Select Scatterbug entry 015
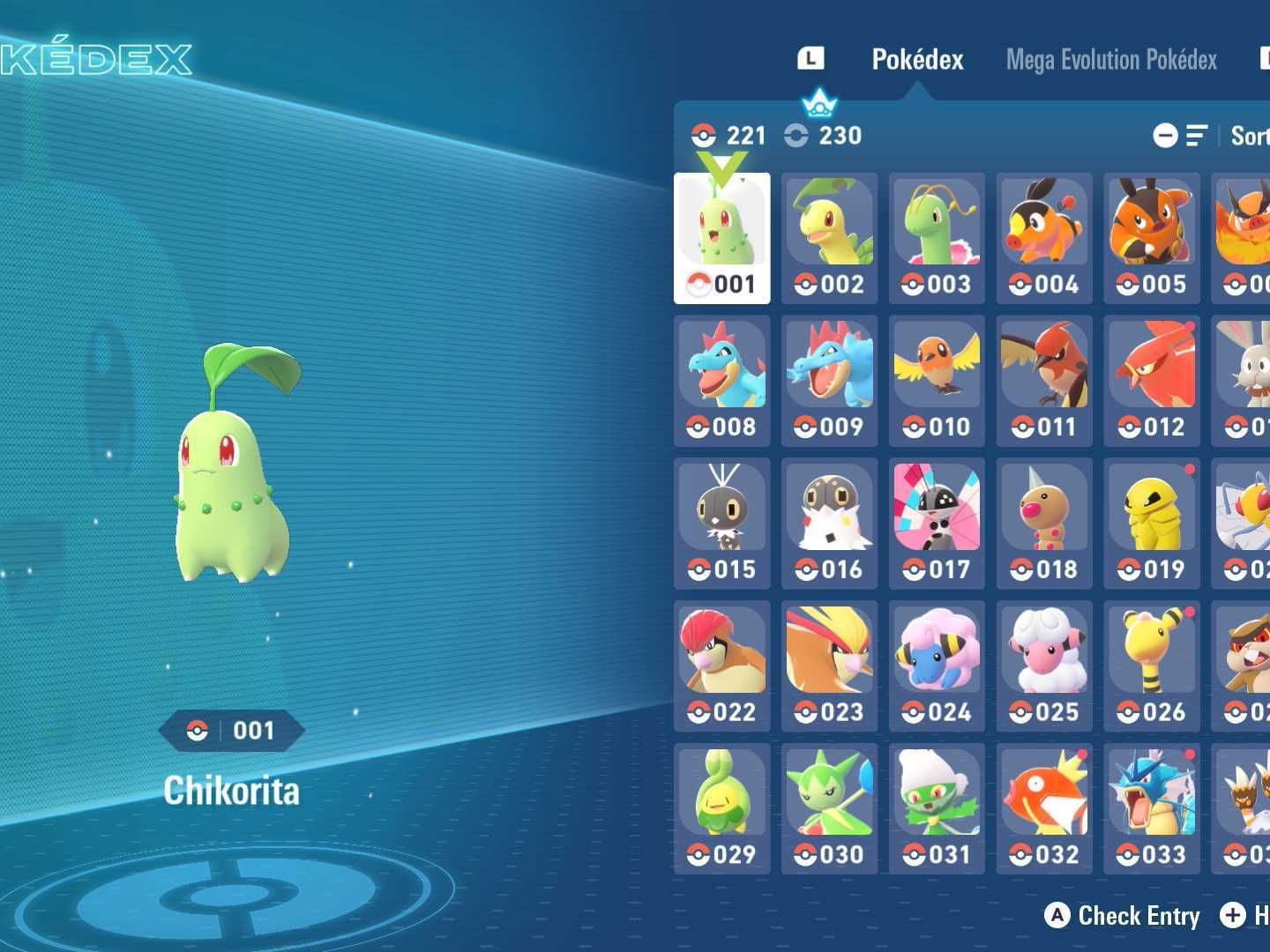The width and height of the screenshot is (1270, 952). pos(721,524)
